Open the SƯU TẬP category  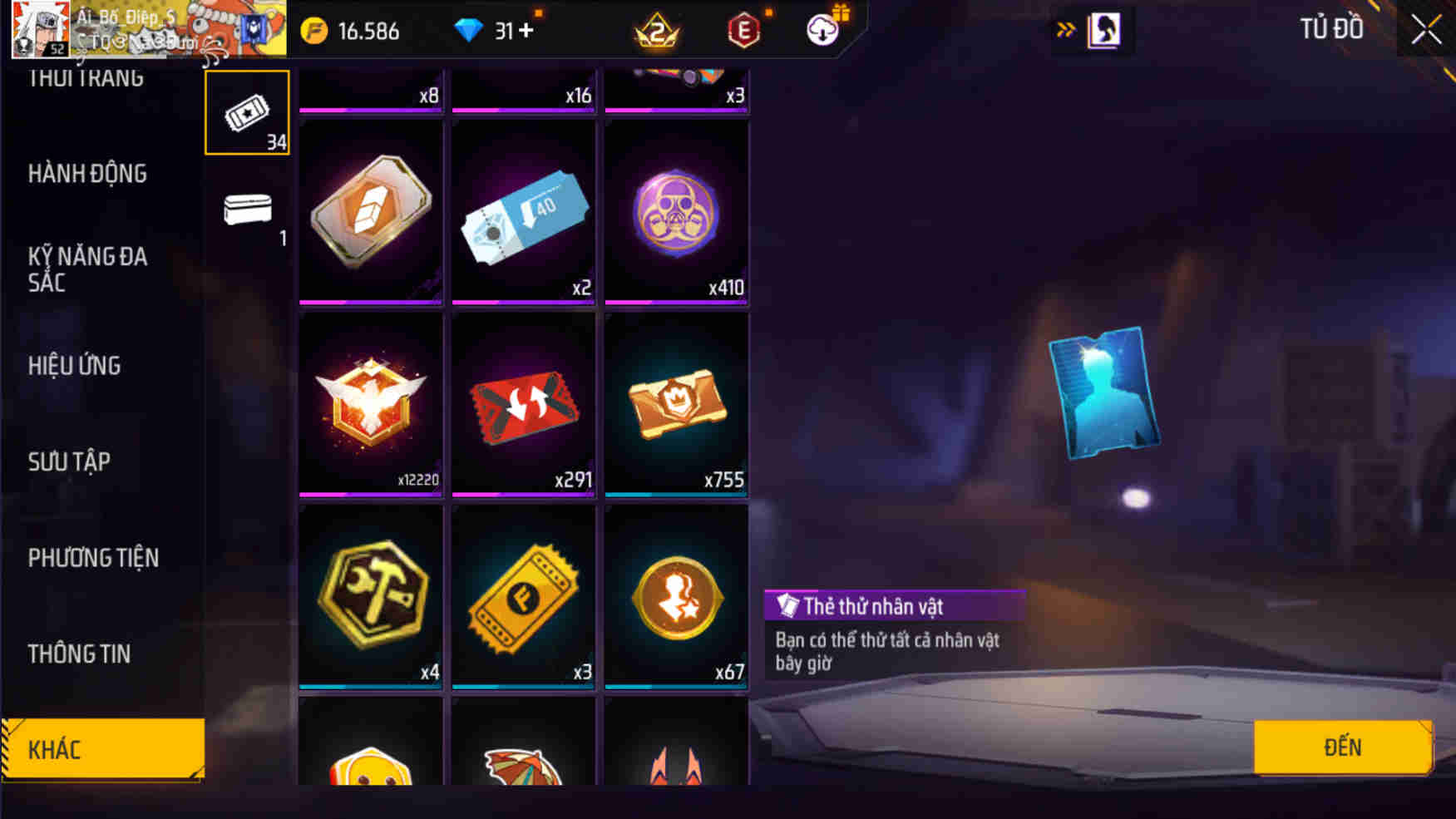(x=70, y=461)
